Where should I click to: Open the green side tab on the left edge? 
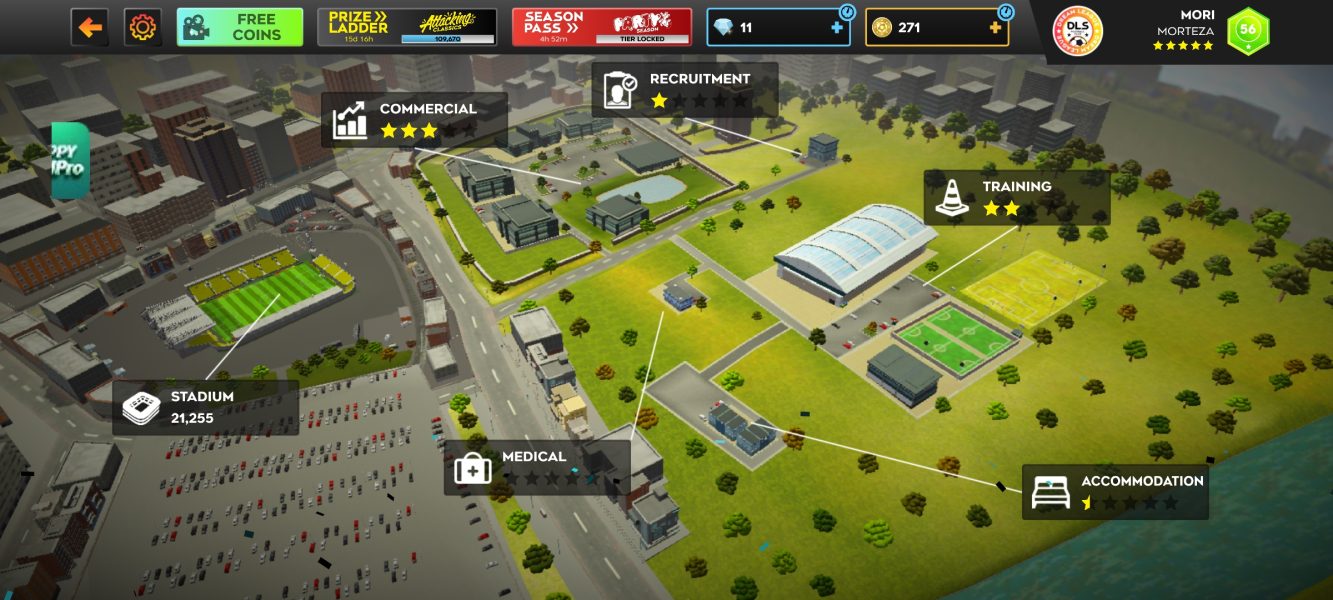(x=69, y=160)
